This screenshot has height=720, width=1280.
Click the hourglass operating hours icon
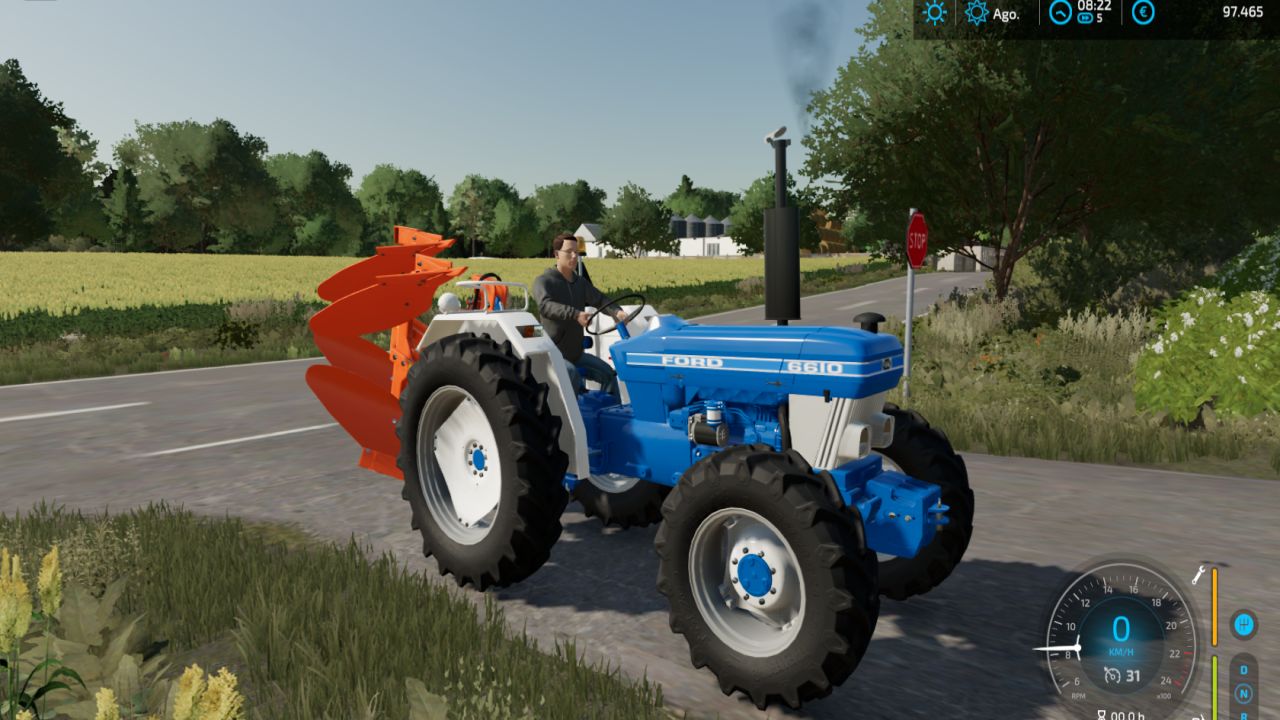[1102, 714]
